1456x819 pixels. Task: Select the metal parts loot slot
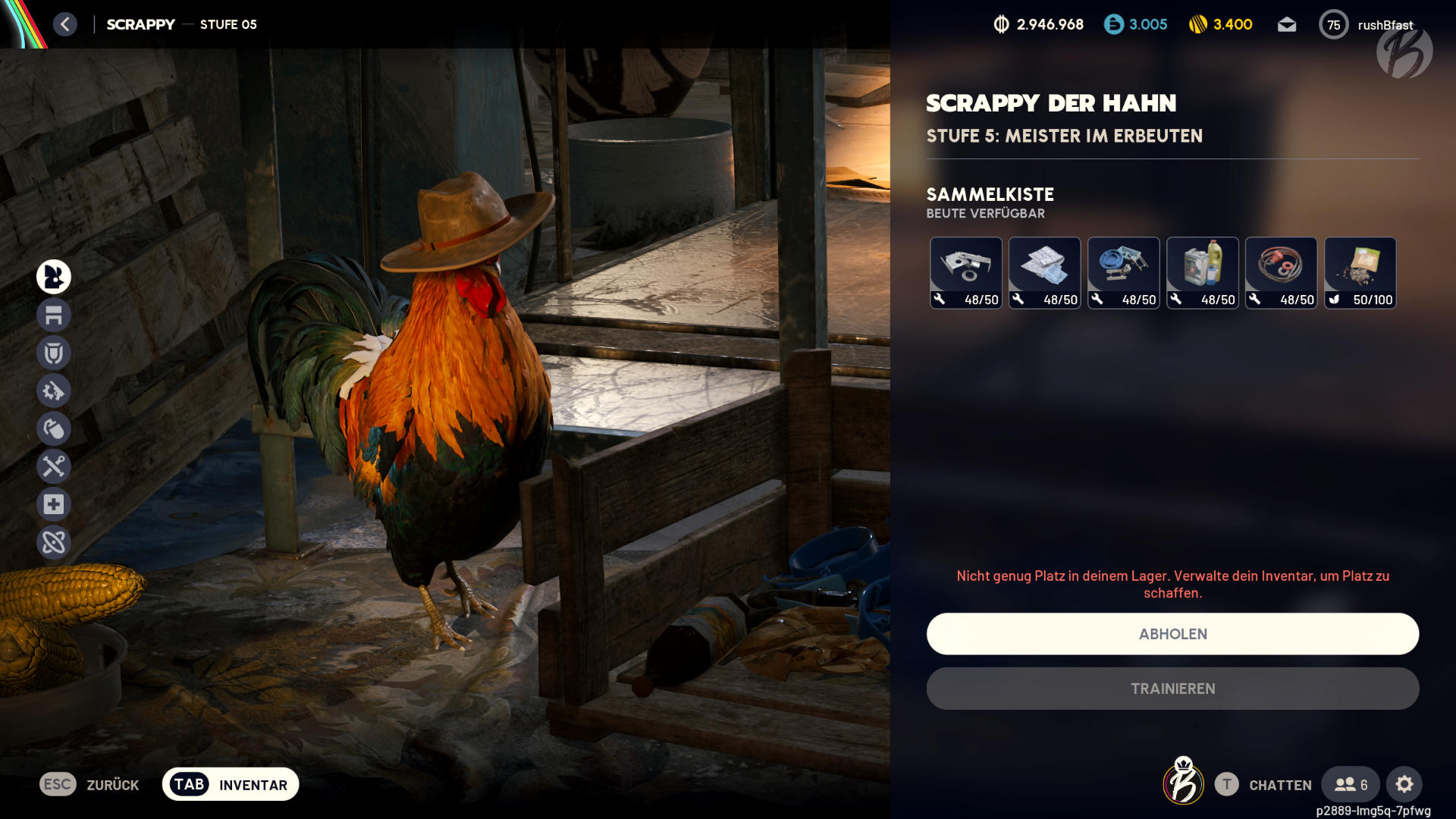[x=966, y=273]
